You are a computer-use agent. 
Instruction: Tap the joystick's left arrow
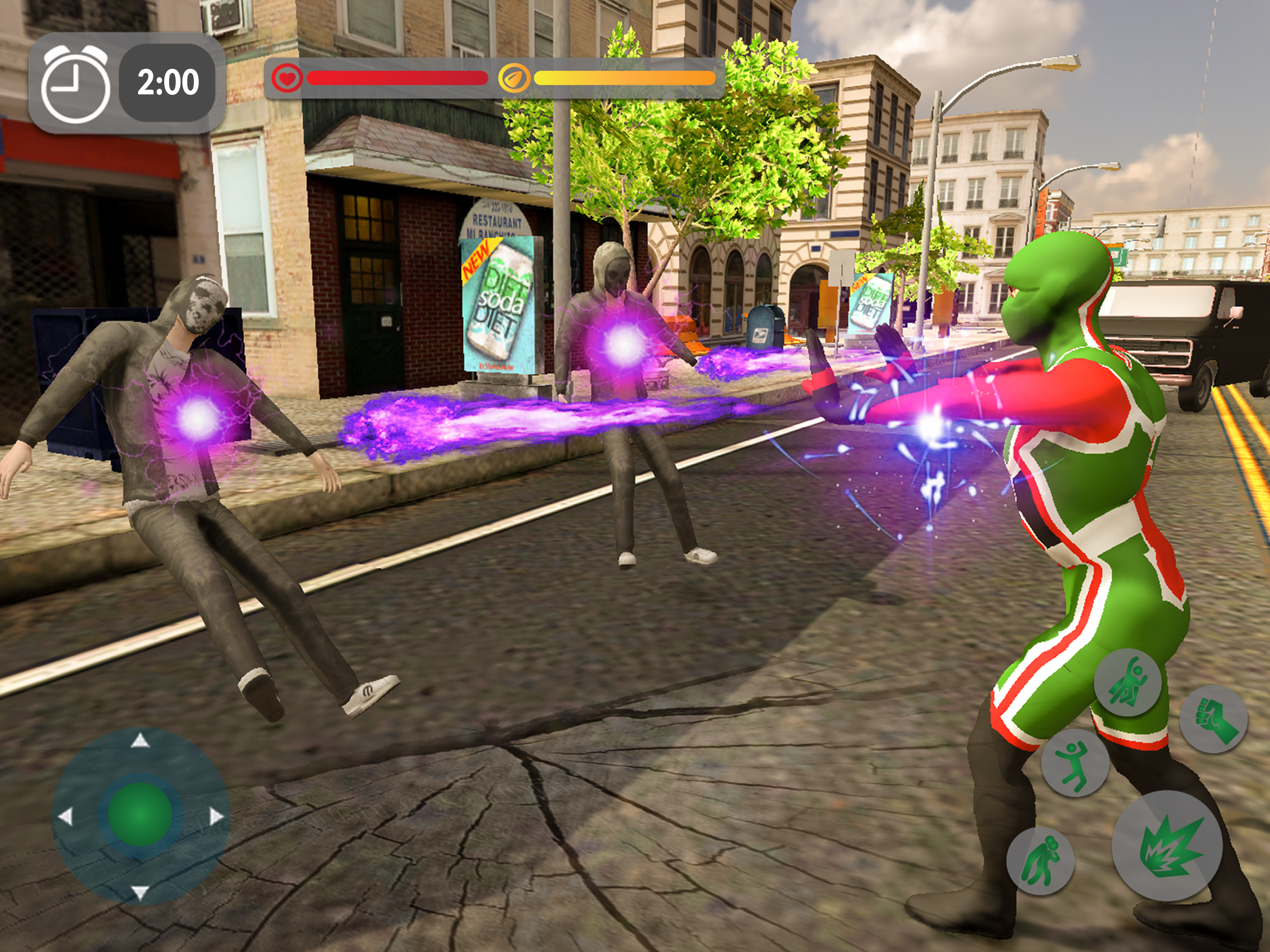point(66,816)
